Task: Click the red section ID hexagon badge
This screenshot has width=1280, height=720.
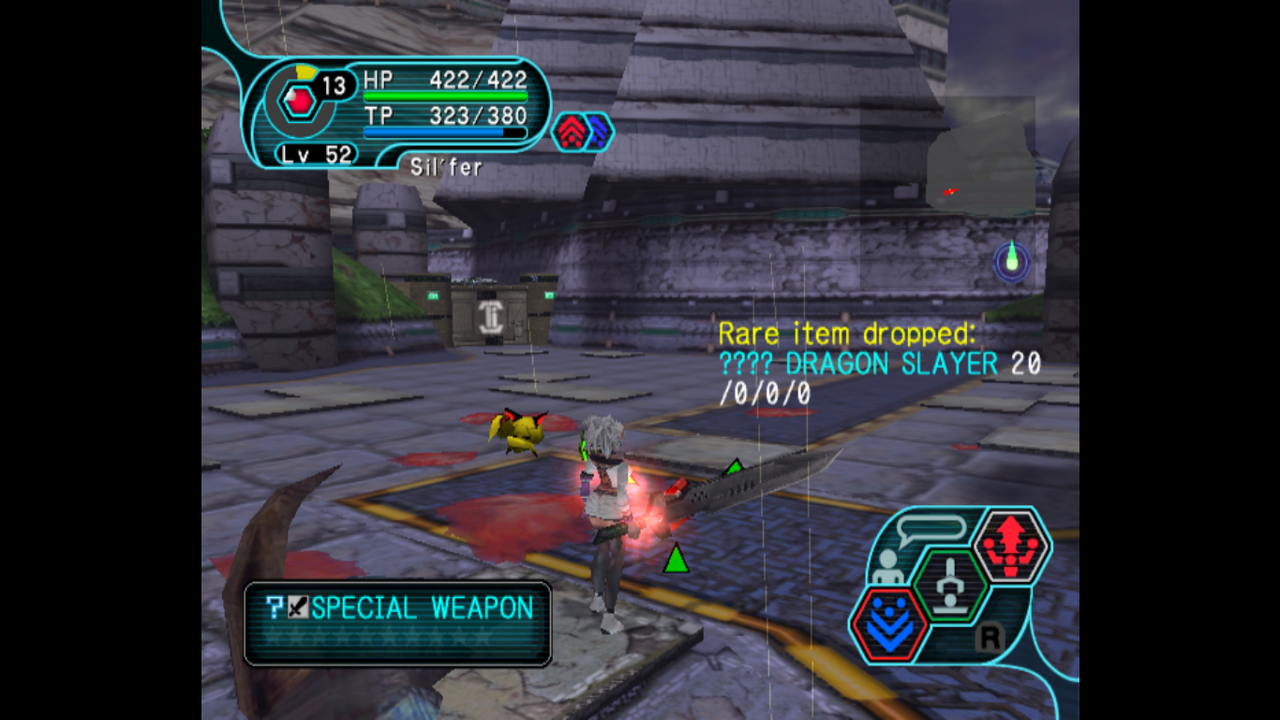Action: [297, 100]
